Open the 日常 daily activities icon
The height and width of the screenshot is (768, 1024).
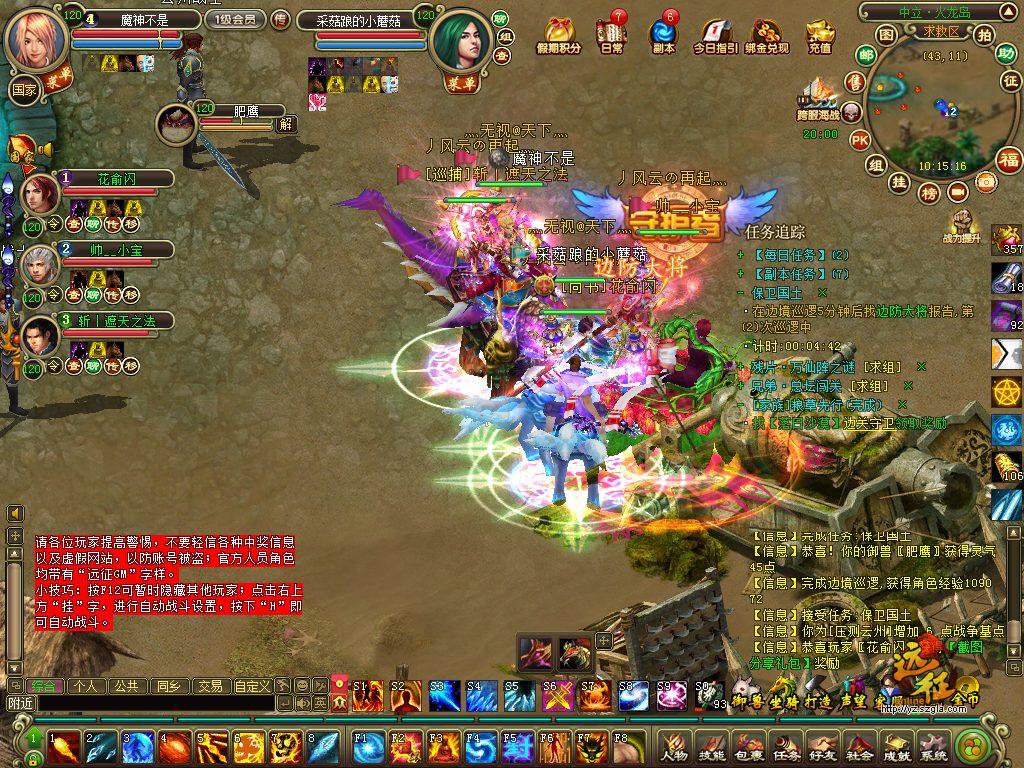coord(612,33)
